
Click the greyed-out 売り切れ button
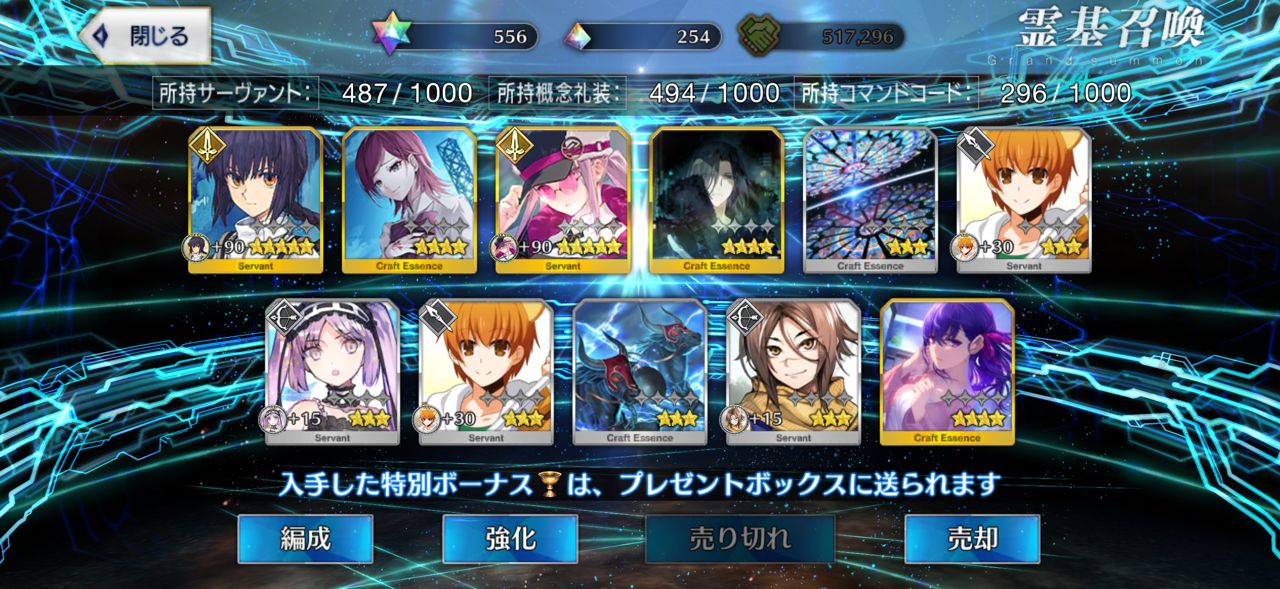point(740,539)
